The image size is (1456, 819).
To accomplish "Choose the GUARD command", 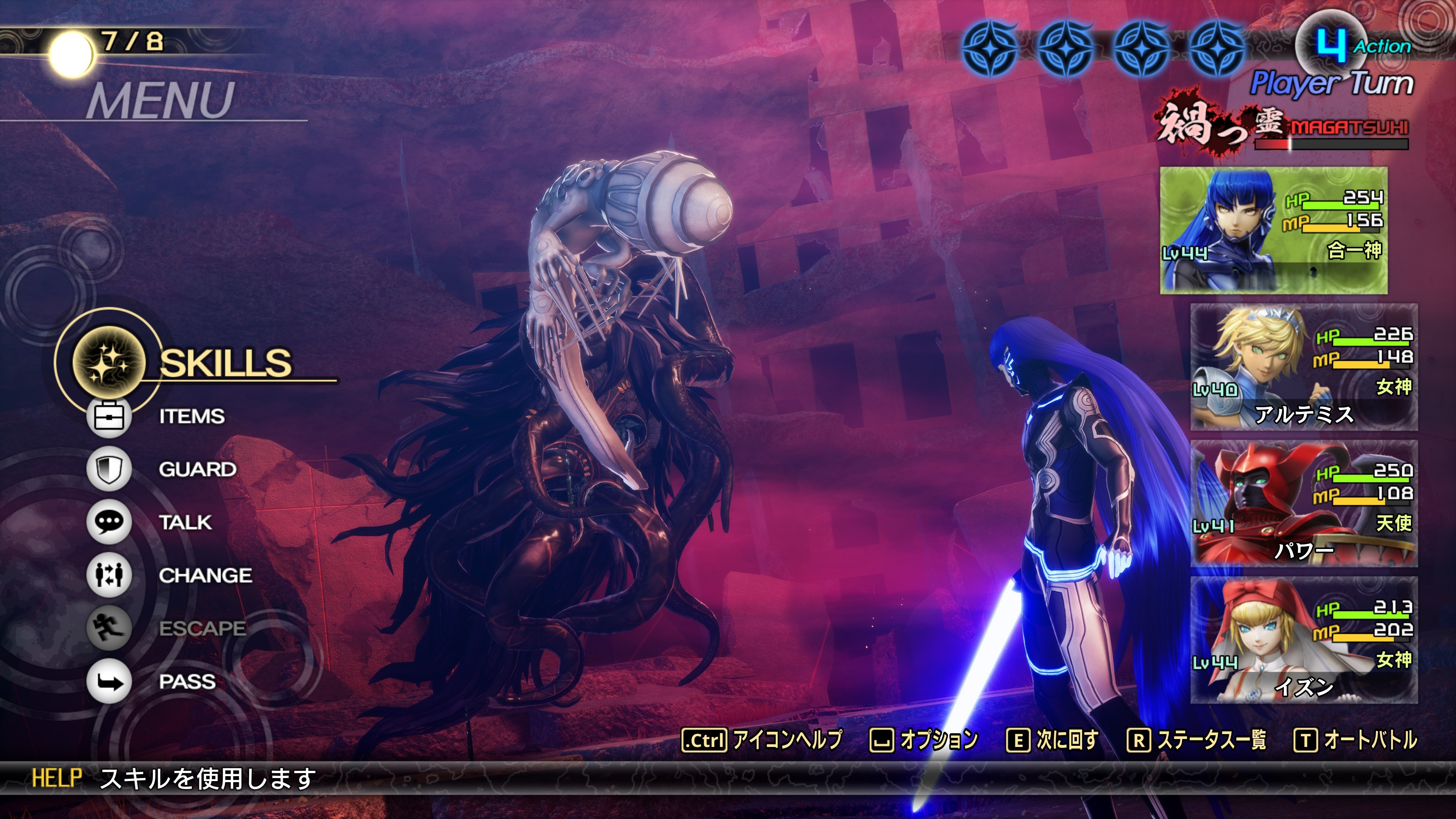I will pyautogui.click(x=197, y=469).
